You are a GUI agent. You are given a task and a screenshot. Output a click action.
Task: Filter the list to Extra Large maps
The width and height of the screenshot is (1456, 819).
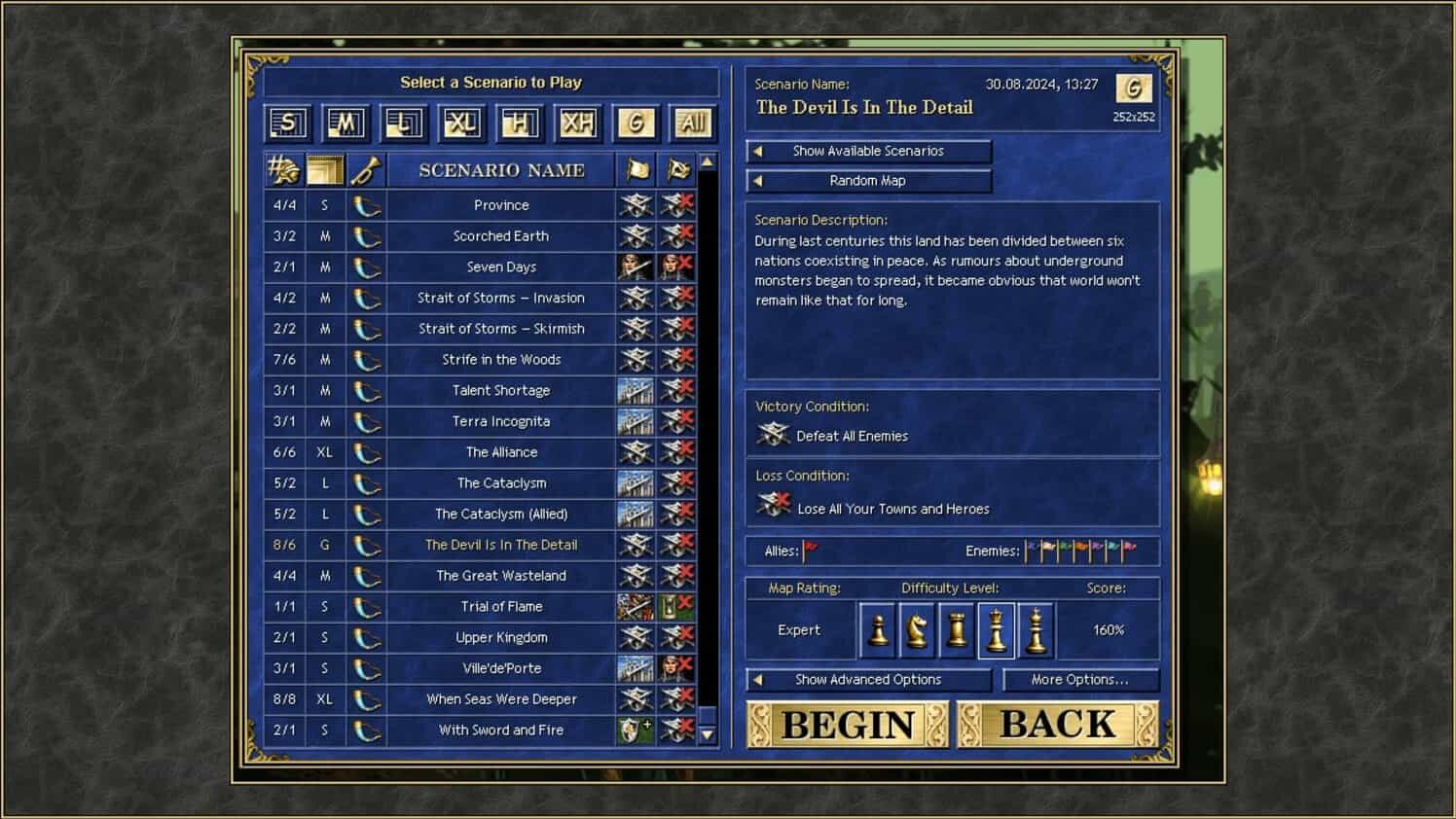(461, 123)
